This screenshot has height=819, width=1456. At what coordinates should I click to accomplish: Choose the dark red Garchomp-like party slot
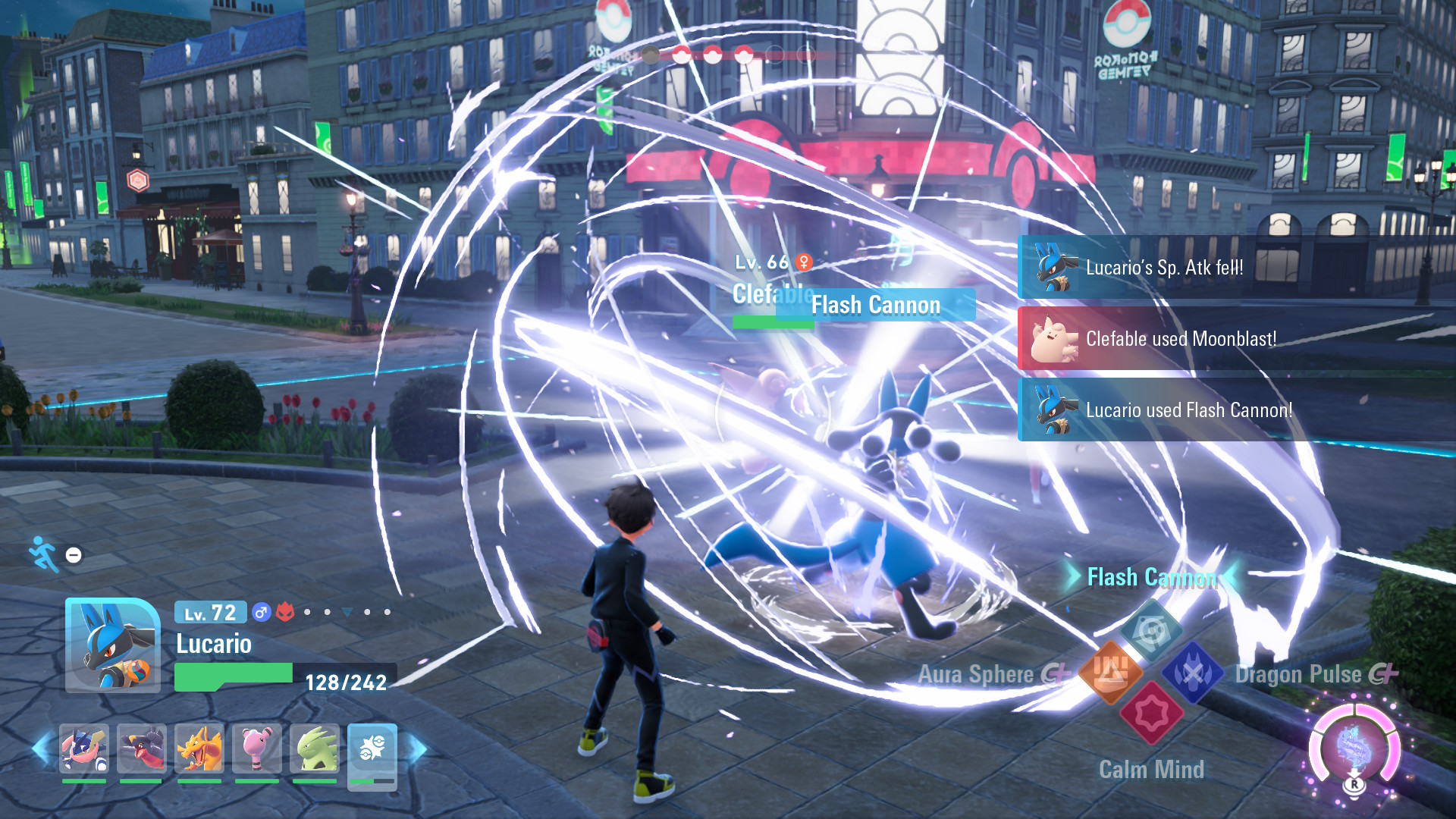[x=142, y=749]
